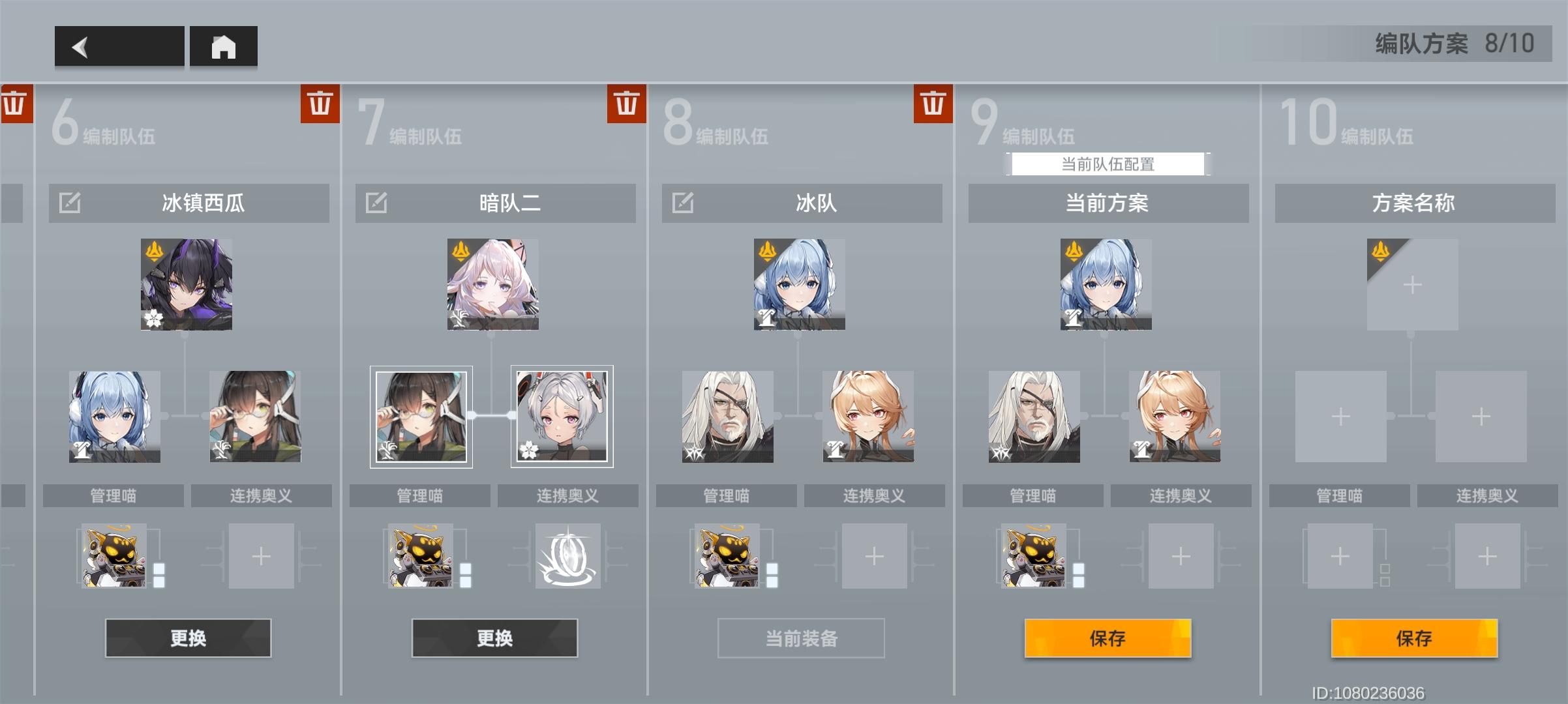Switch to the 方案名称 name field on team 10
Image resolution: width=1568 pixels, height=704 pixels.
tap(1411, 203)
